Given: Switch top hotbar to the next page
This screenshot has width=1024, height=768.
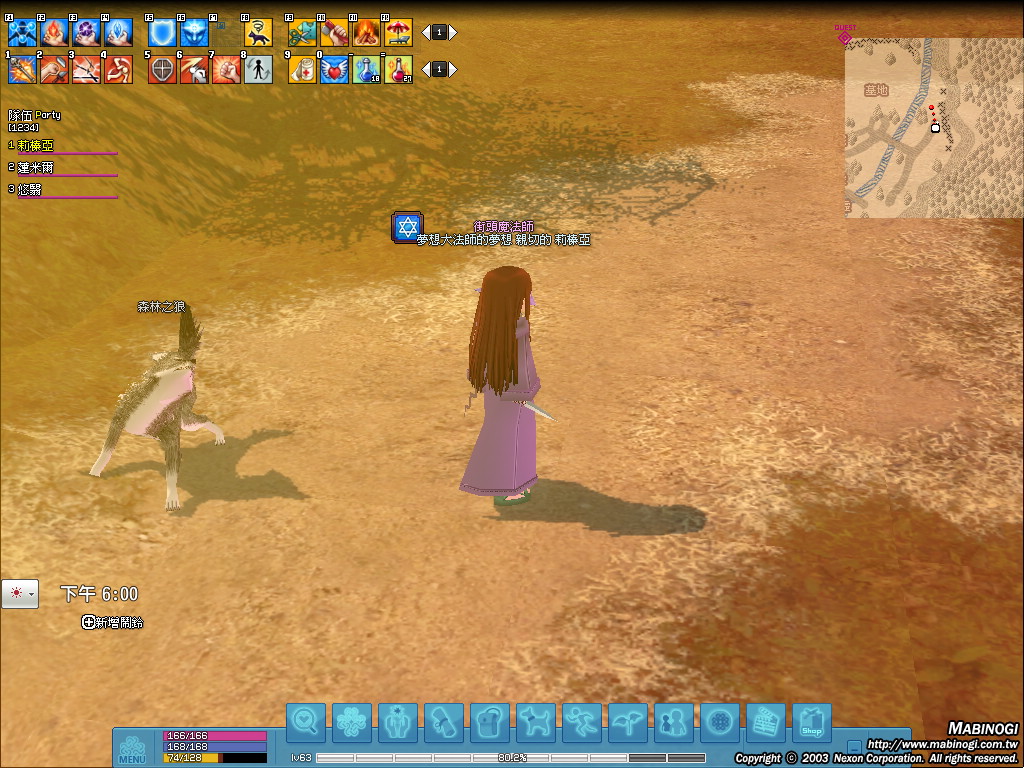Looking at the screenshot, I should click(x=453, y=32).
